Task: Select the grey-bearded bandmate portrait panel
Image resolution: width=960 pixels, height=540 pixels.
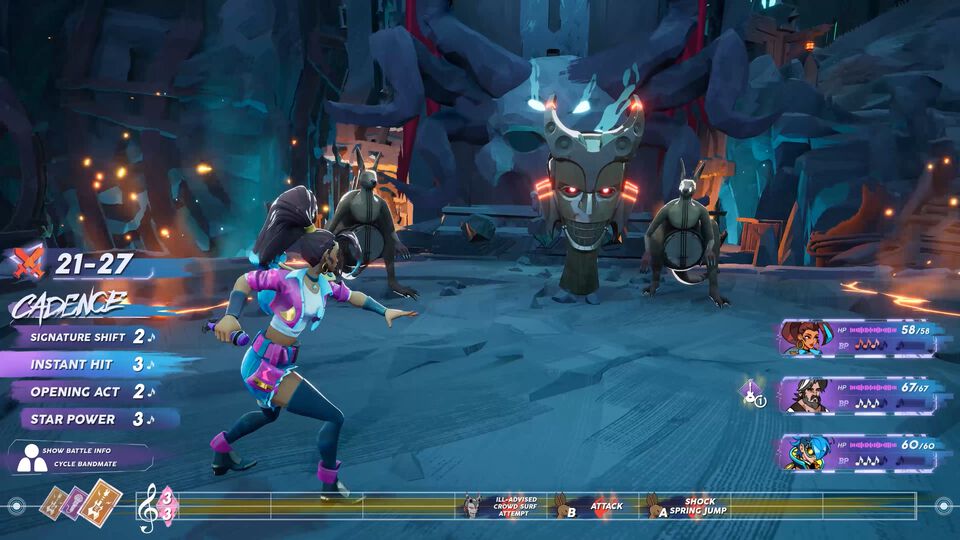Action: click(857, 395)
